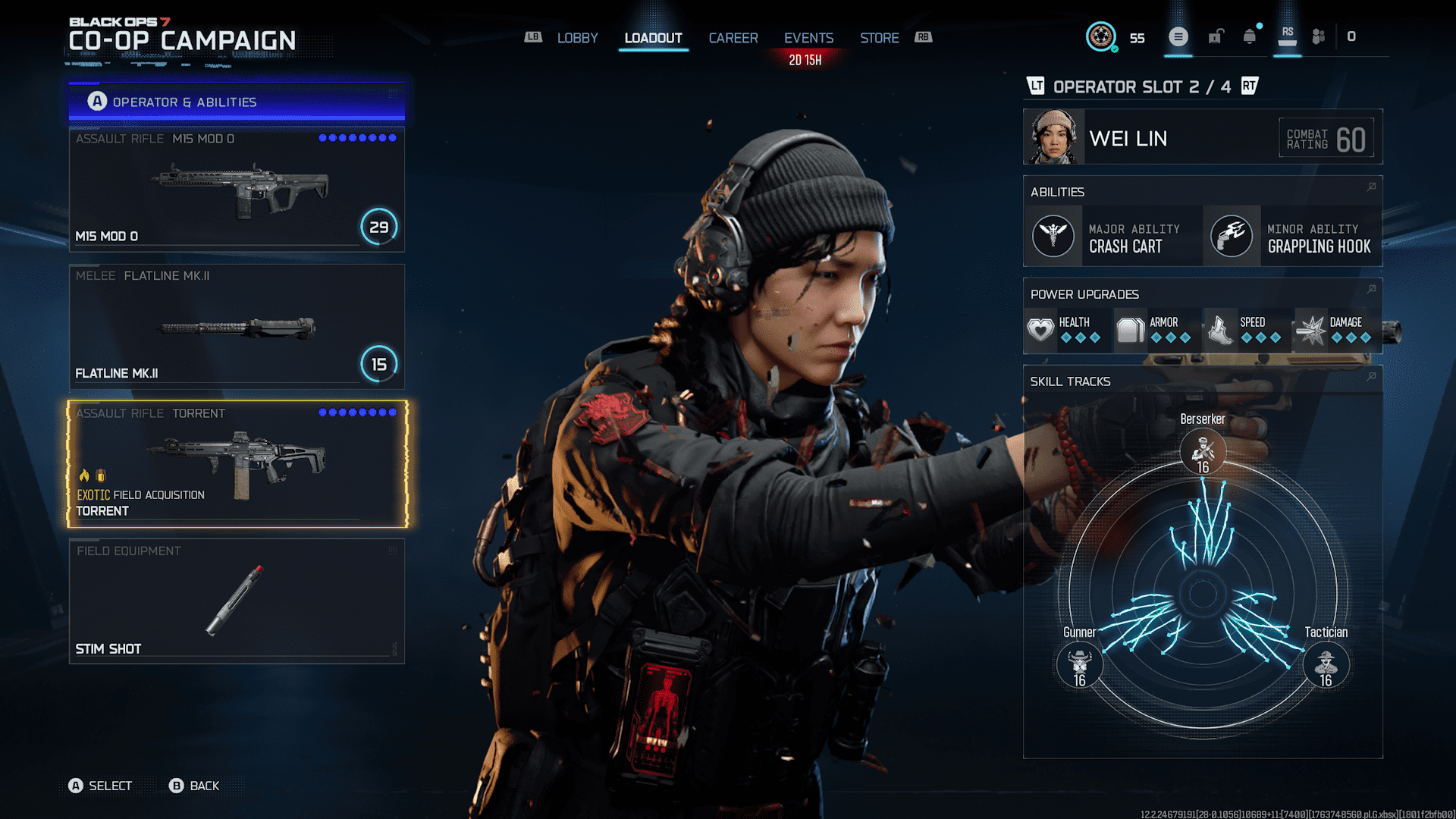1456x819 pixels.
Task: Go to the Events tab
Action: [x=808, y=38]
